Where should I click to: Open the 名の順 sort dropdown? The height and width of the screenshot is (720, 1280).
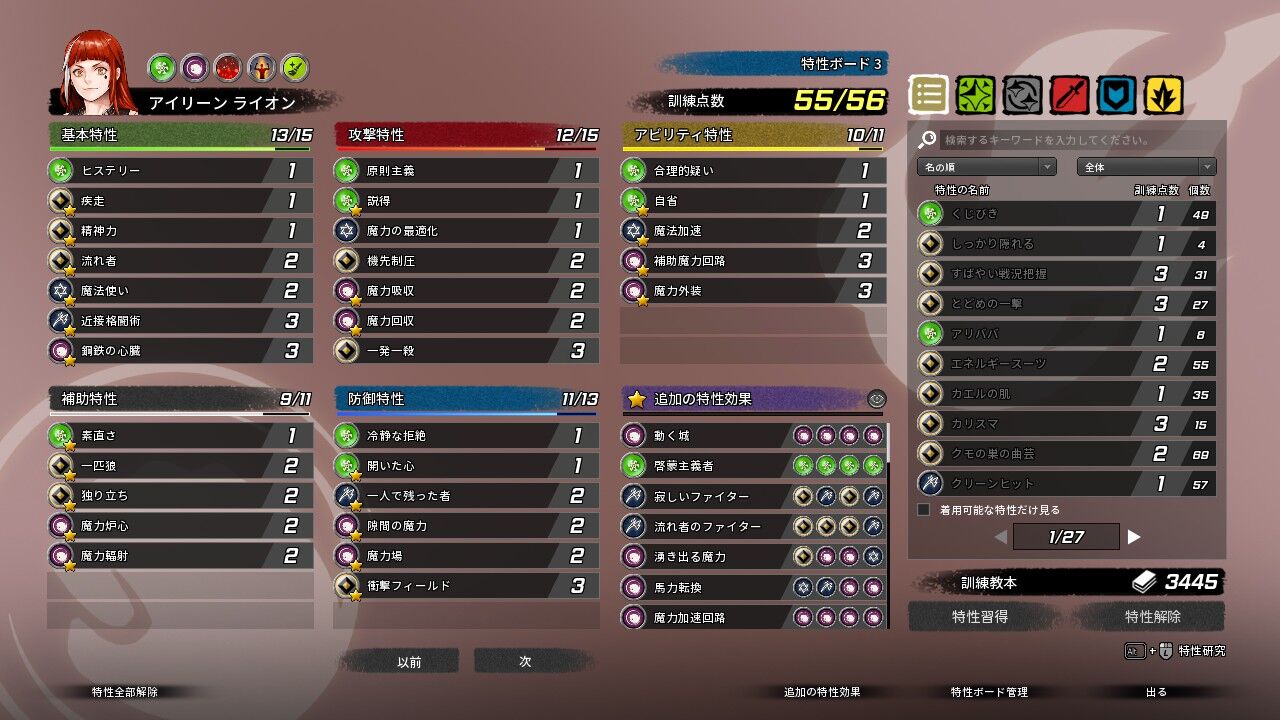(x=985, y=167)
